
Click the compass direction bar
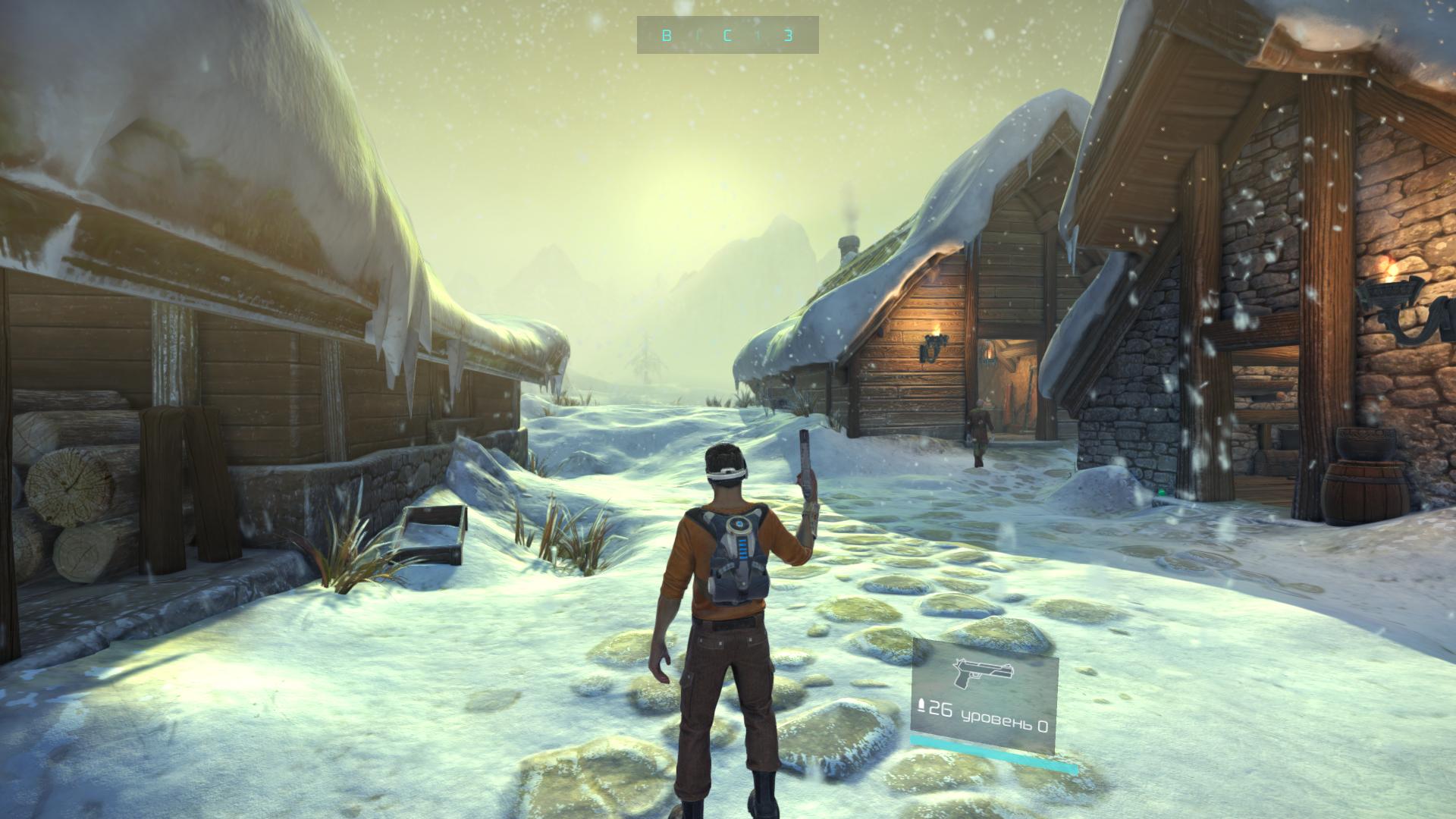727,35
